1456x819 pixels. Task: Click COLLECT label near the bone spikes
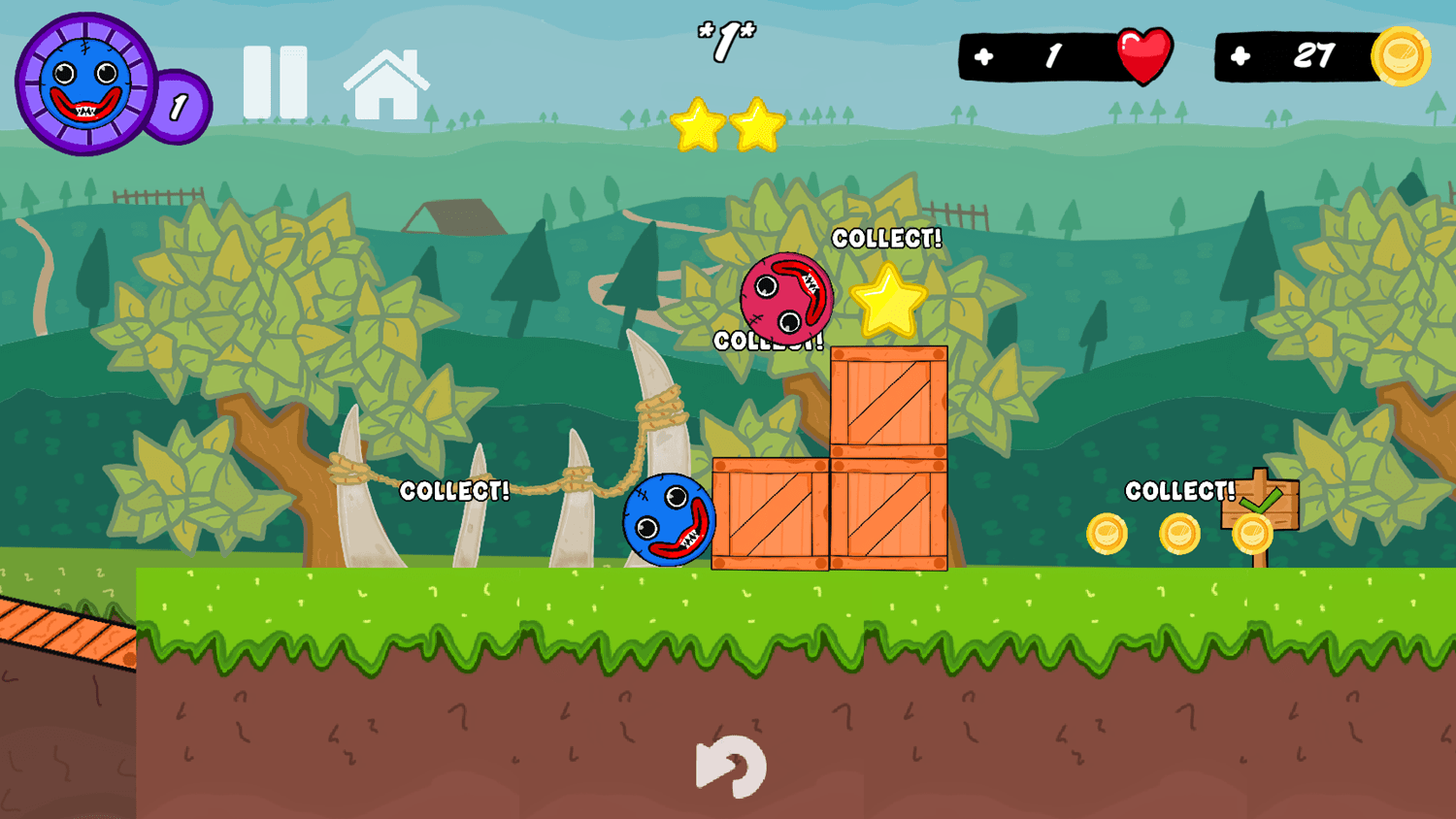point(454,492)
